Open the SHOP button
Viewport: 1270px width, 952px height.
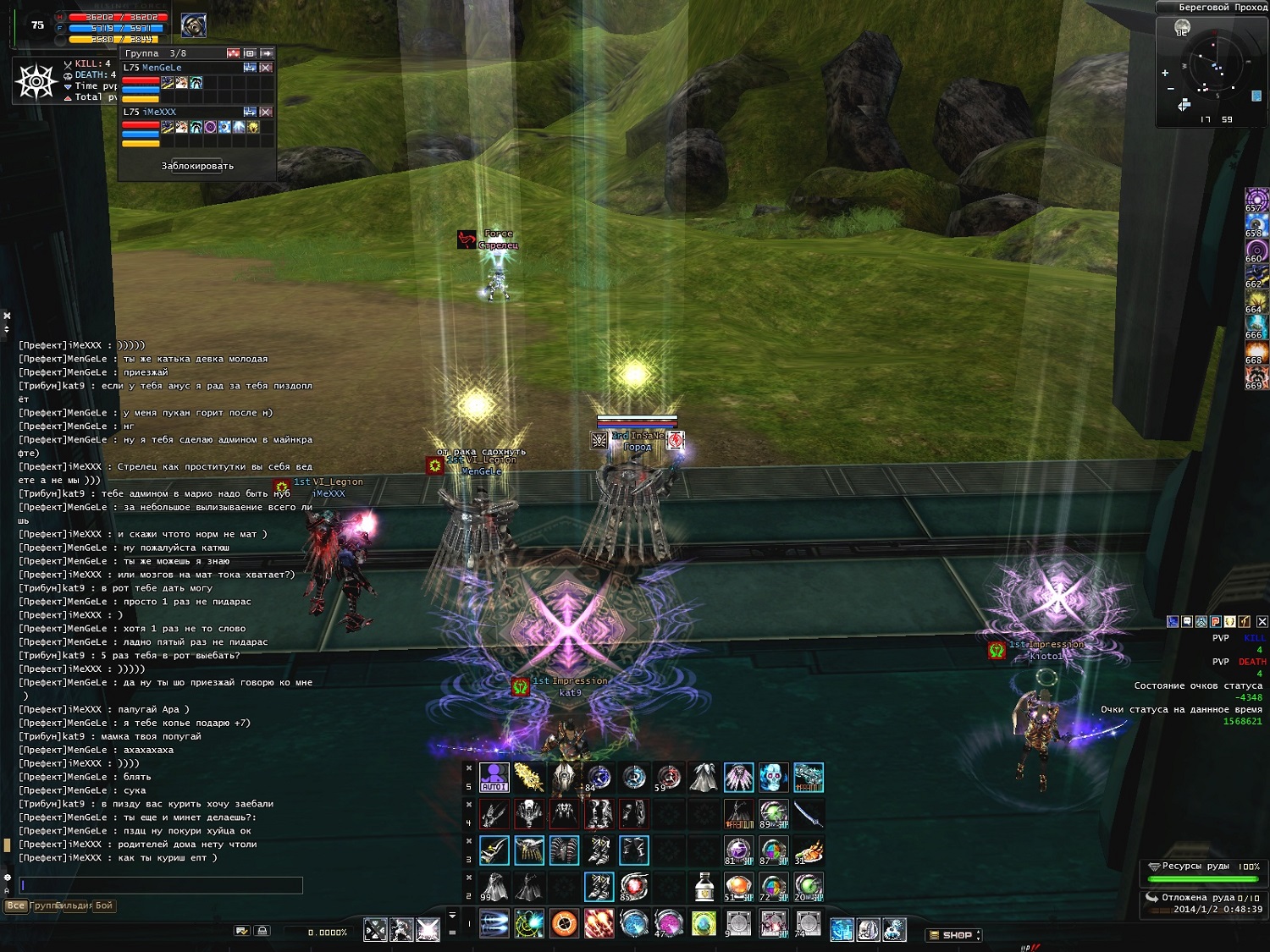(x=953, y=935)
